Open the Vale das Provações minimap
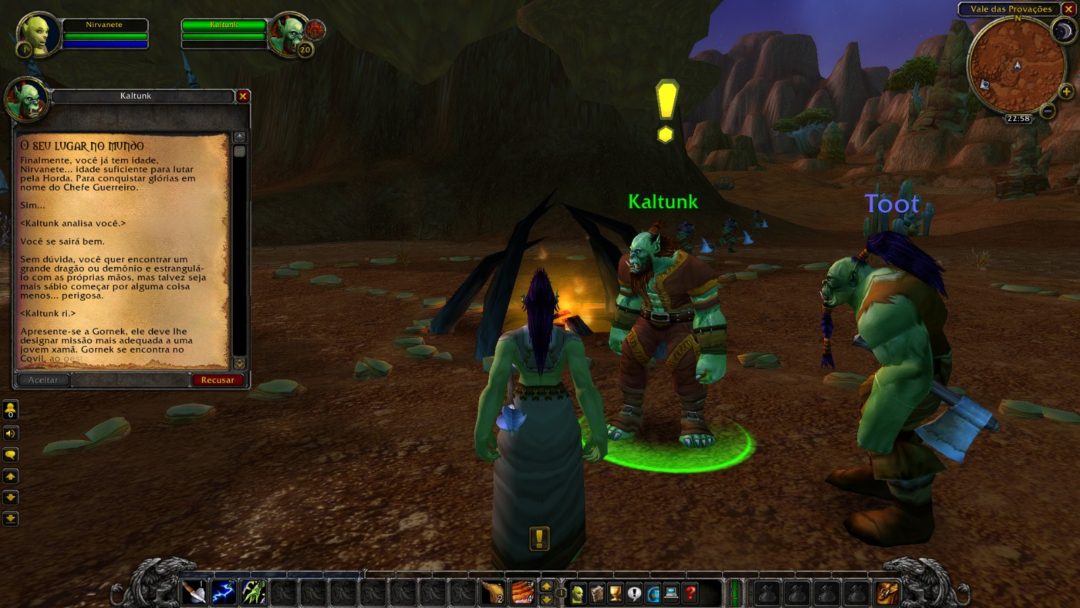Screen dimensions: 1080x608 (x=1016, y=66)
